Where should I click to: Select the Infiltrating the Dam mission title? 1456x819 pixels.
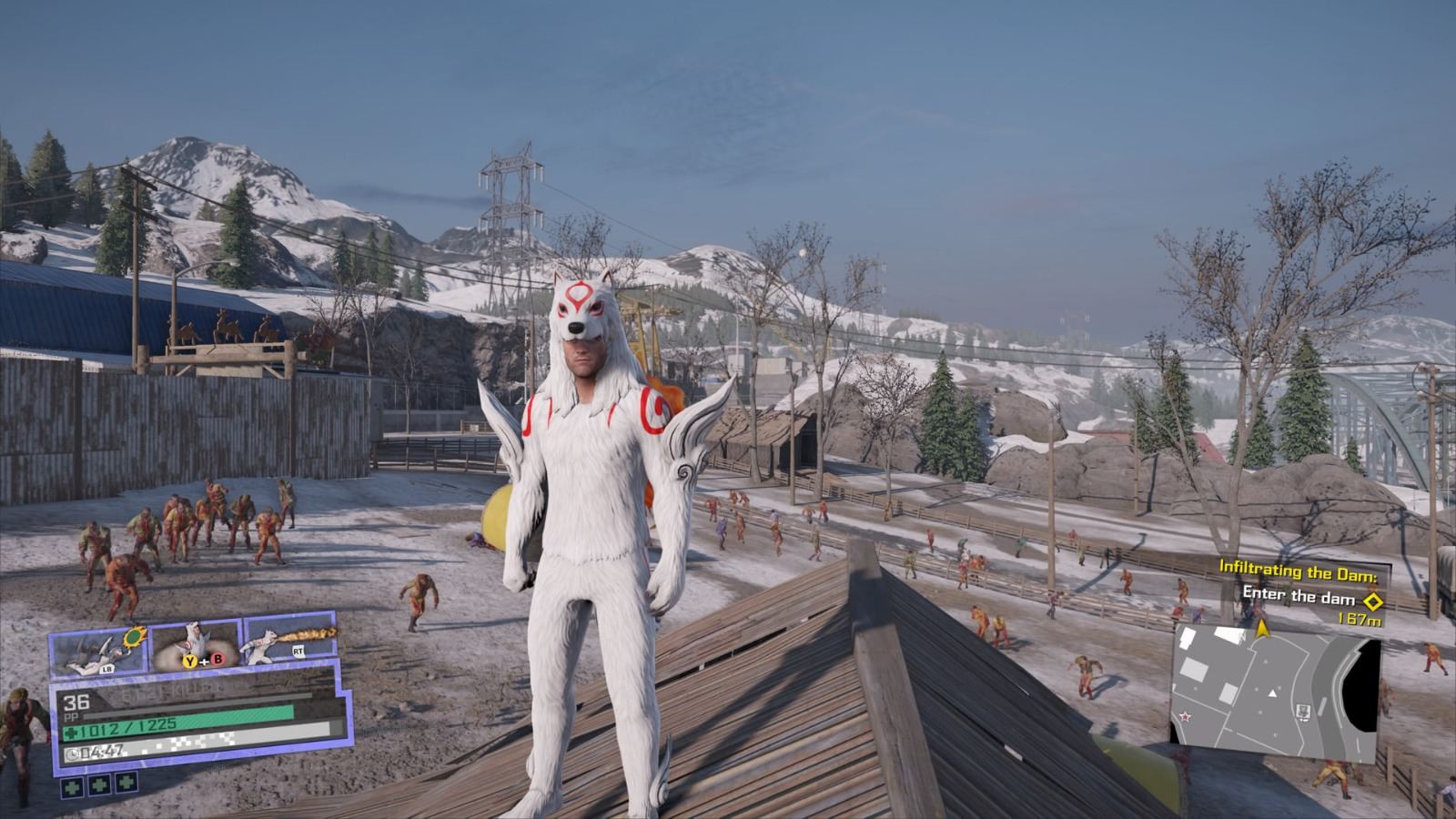tap(1298, 569)
